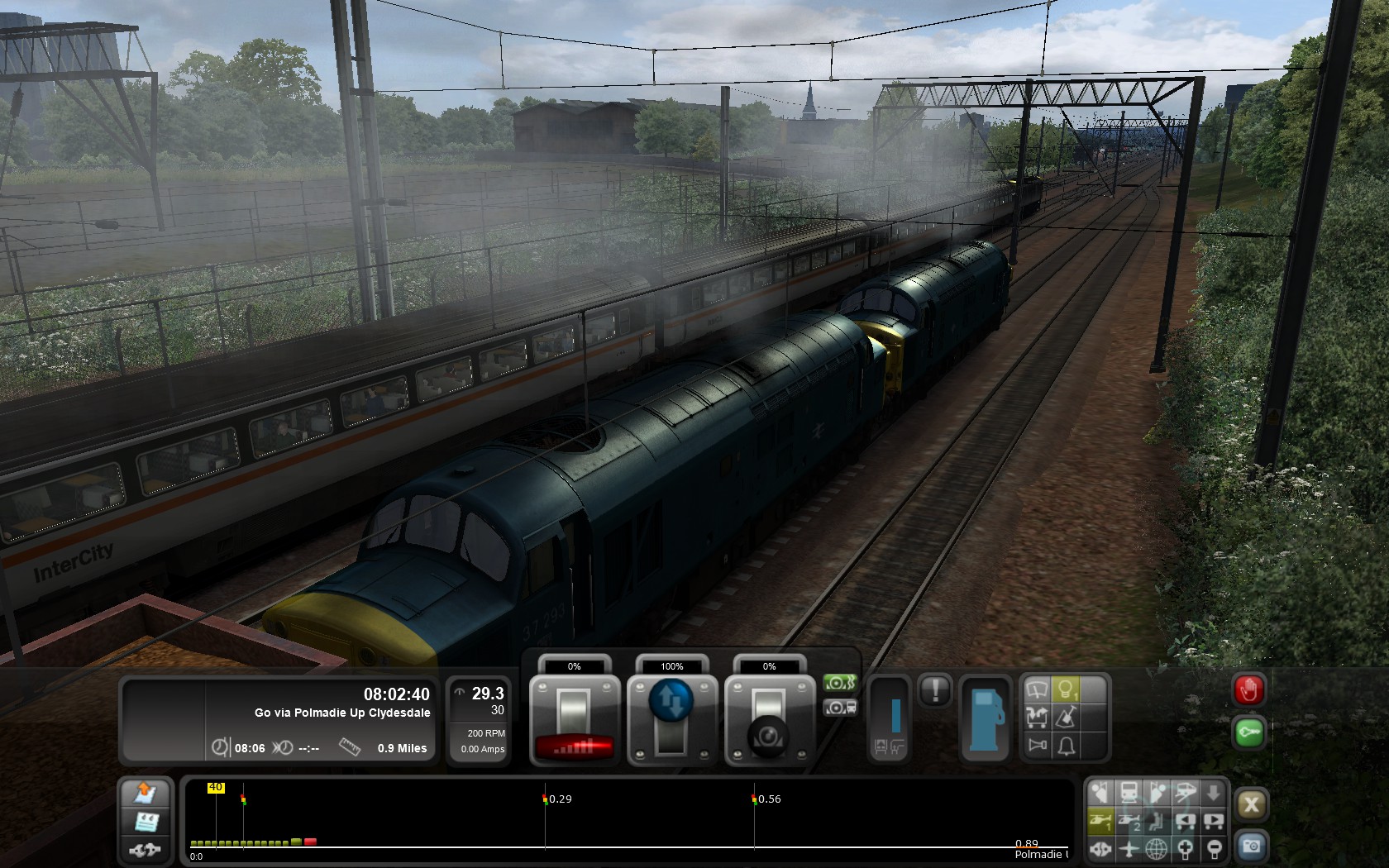Open the fuel pump refuel panel

(985, 718)
